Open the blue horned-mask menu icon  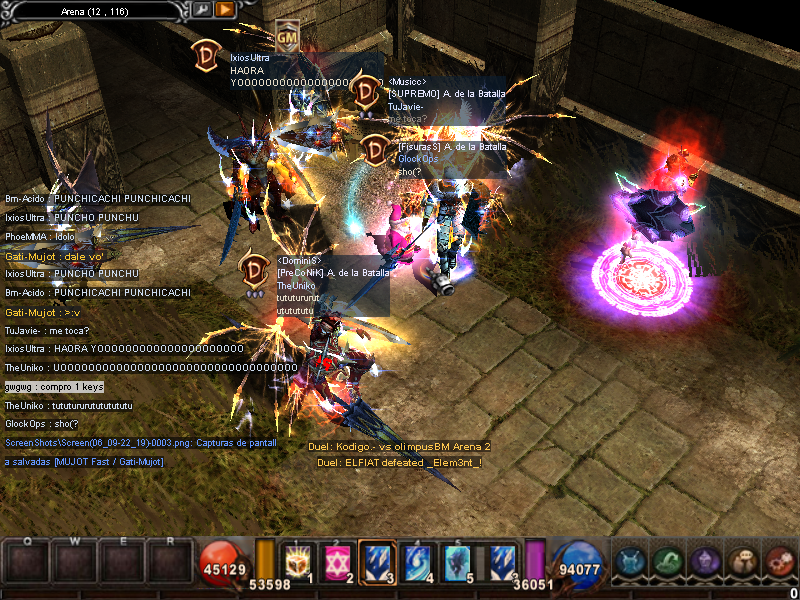pyautogui.click(x=630, y=562)
